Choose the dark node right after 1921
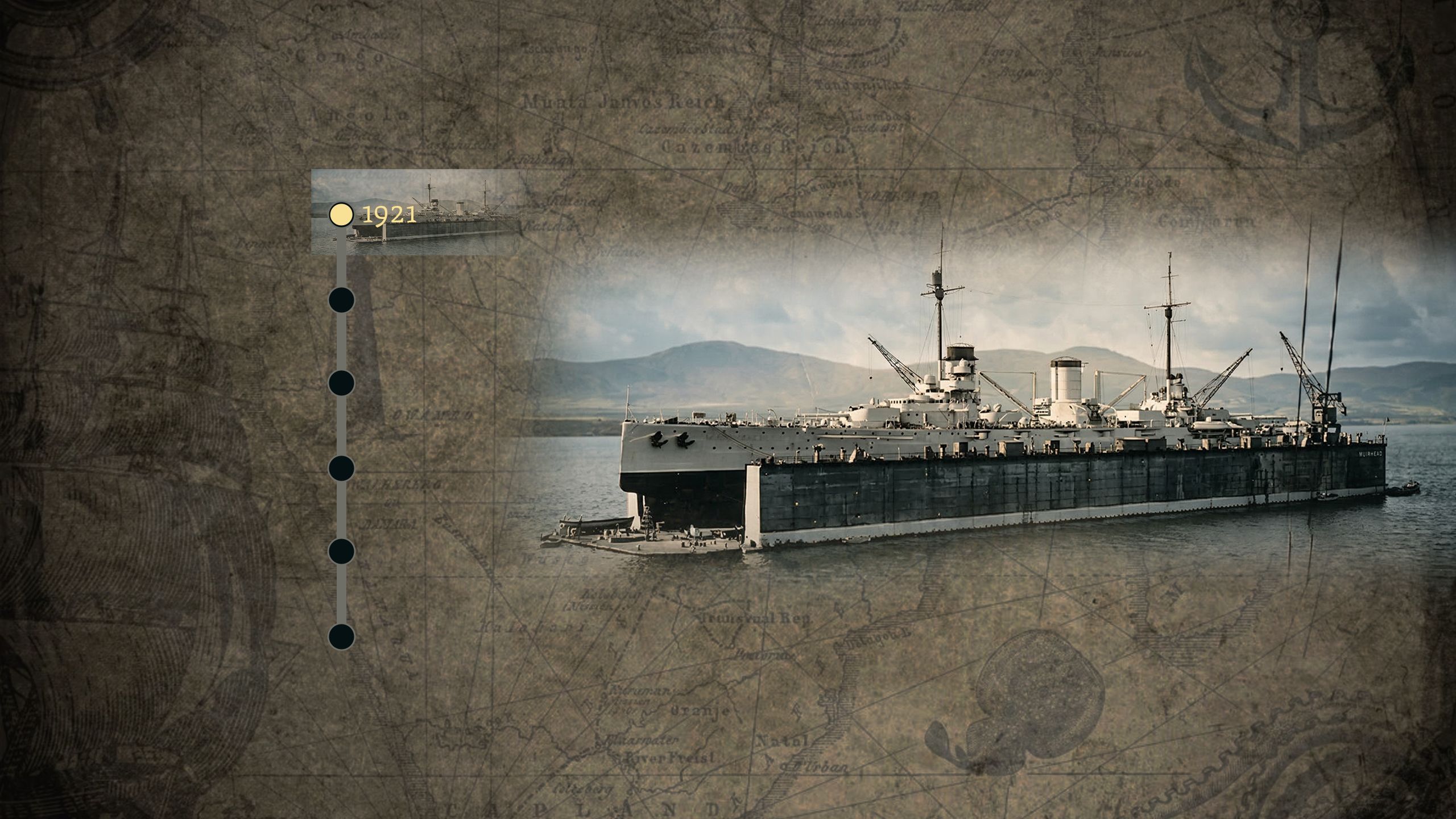The width and height of the screenshot is (1456, 819). (x=341, y=300)
